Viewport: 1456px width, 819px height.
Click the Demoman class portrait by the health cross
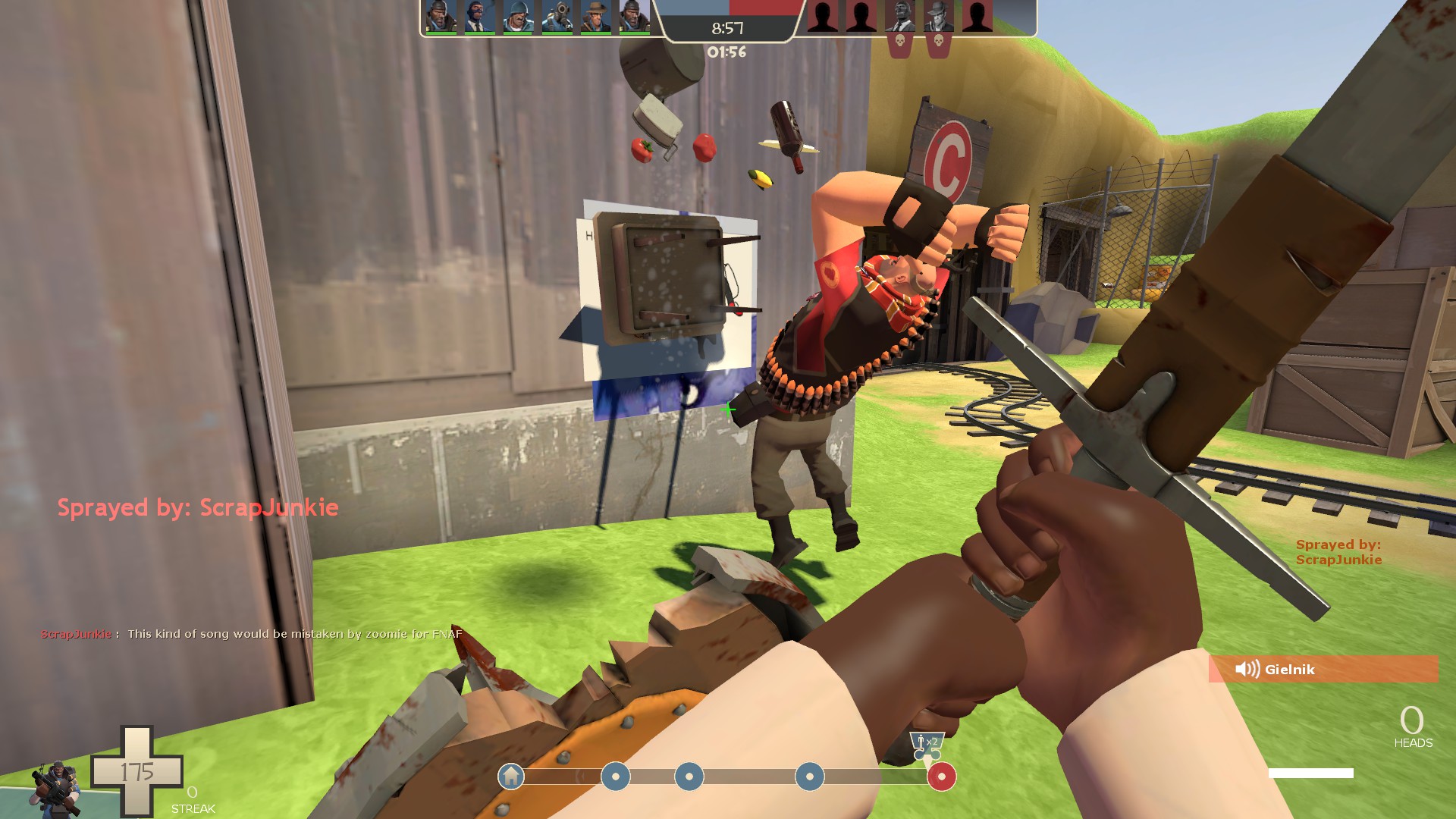pyautogui.click(x=55, y=789)
